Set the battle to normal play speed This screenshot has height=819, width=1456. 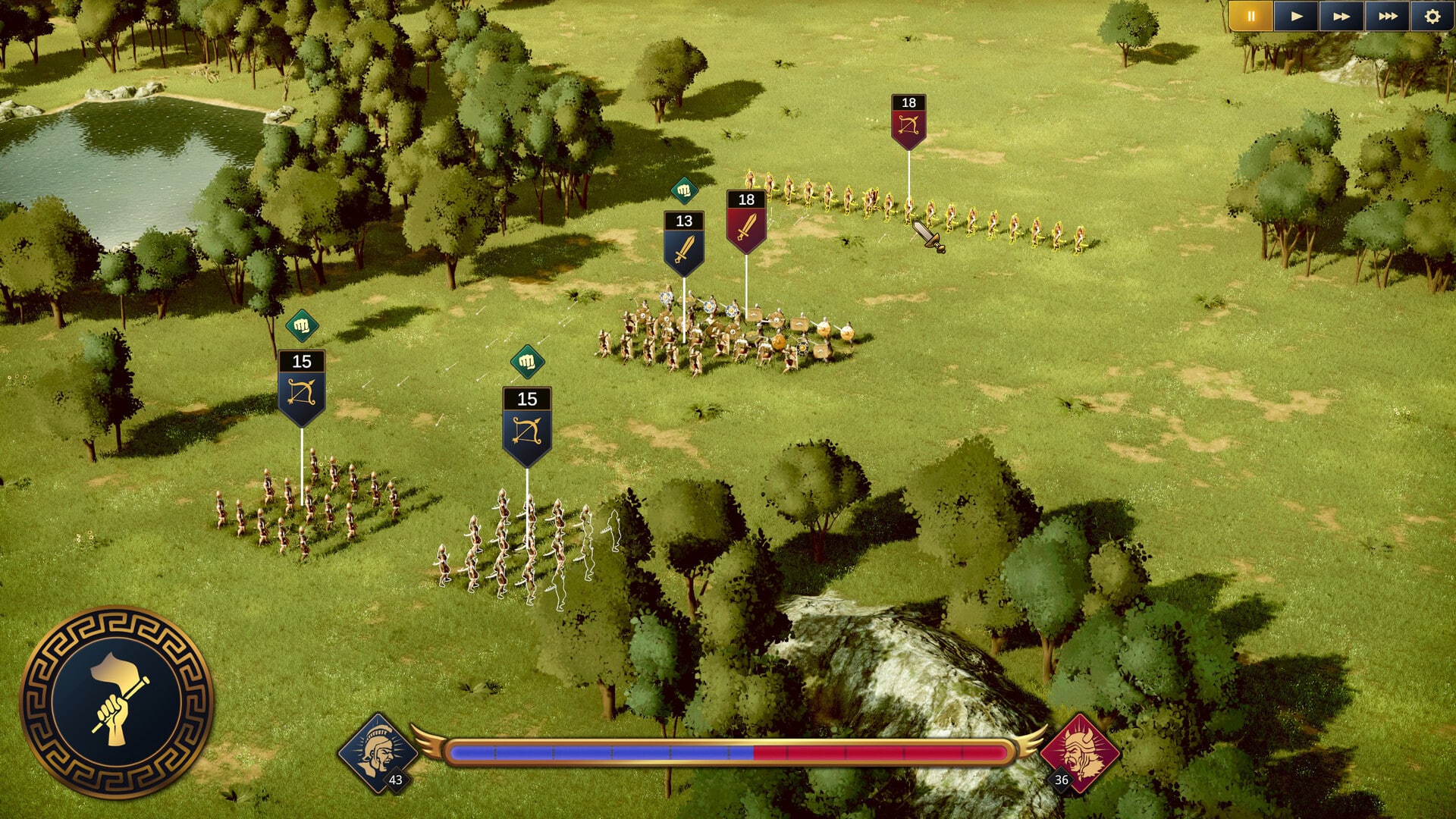1296,16
